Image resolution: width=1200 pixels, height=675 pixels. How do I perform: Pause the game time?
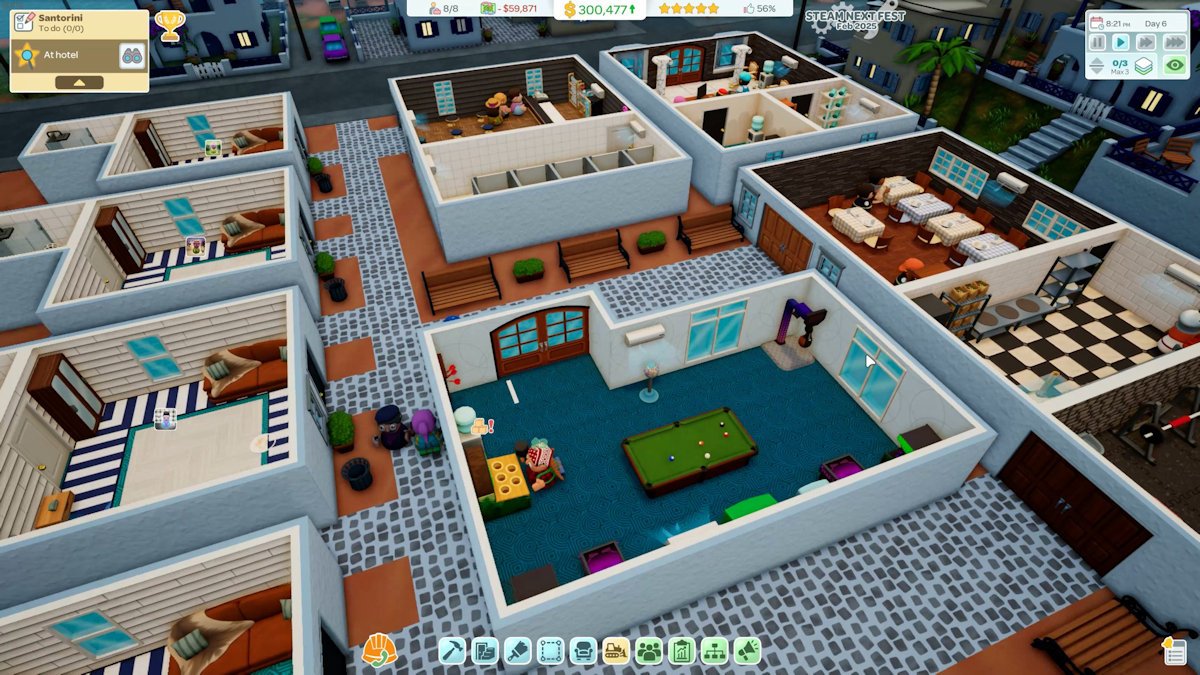(x=1098, y=42)
